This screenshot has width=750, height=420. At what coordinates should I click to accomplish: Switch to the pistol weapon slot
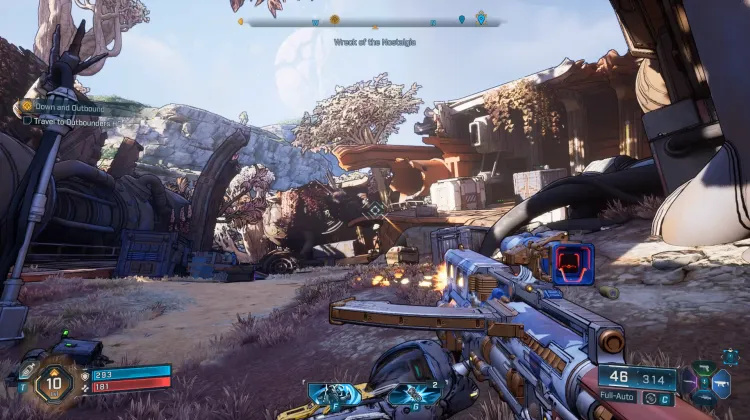coord(703,368)
